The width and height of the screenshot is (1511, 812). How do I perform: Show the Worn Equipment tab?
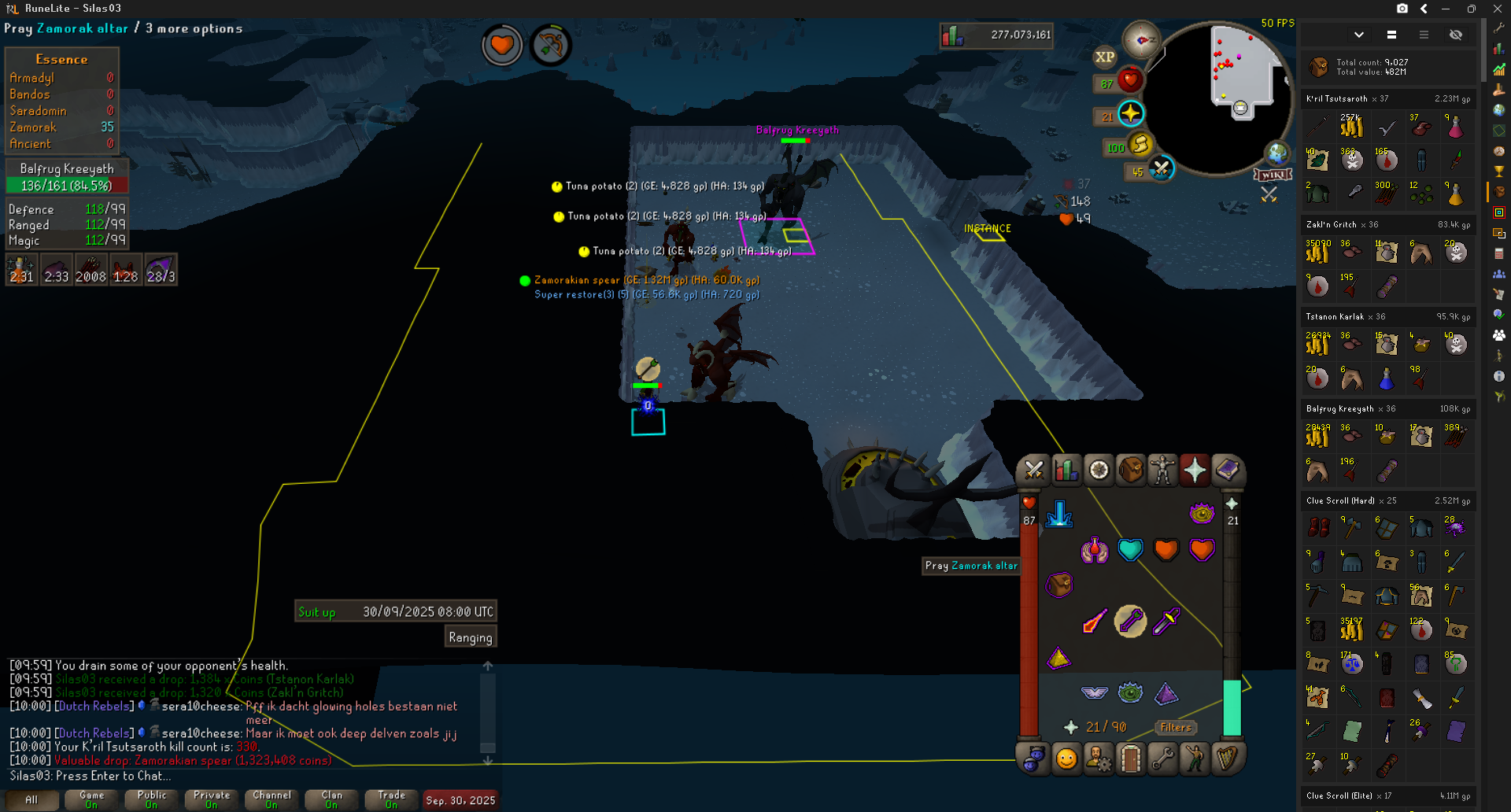click(x=1162, y=471)
